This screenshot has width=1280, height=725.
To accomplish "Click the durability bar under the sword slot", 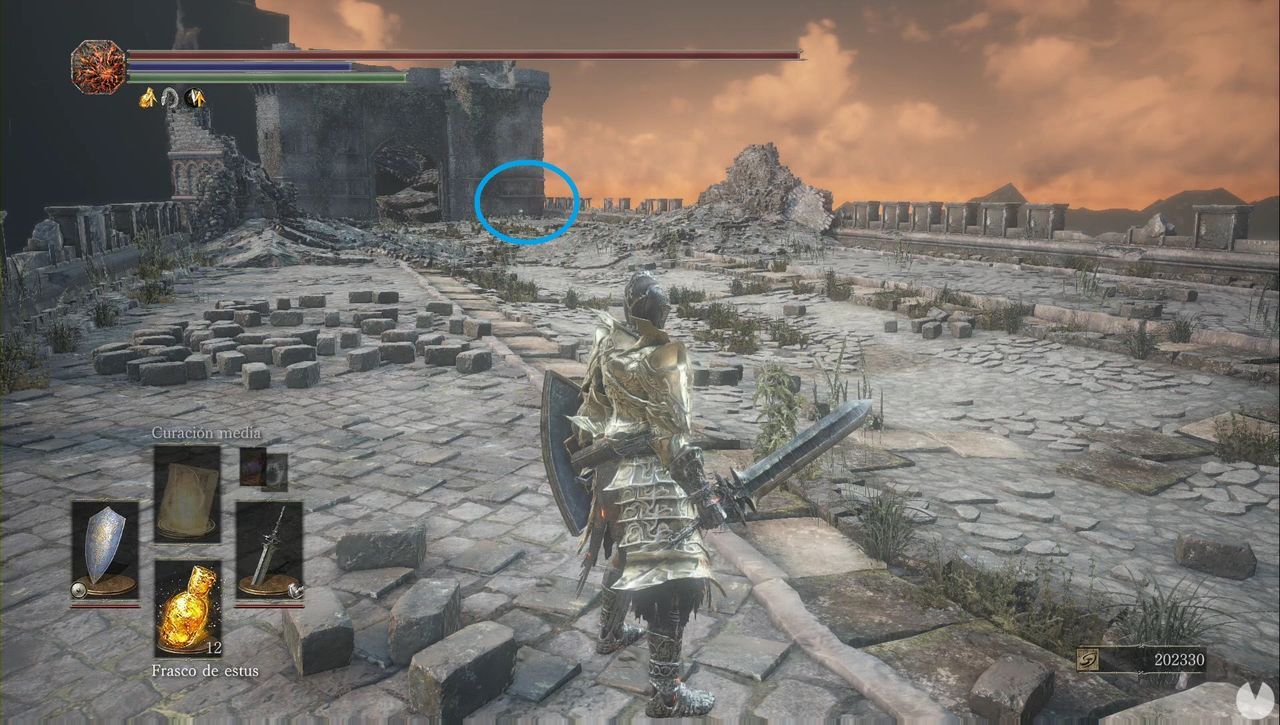I will [x=268, y=606].
